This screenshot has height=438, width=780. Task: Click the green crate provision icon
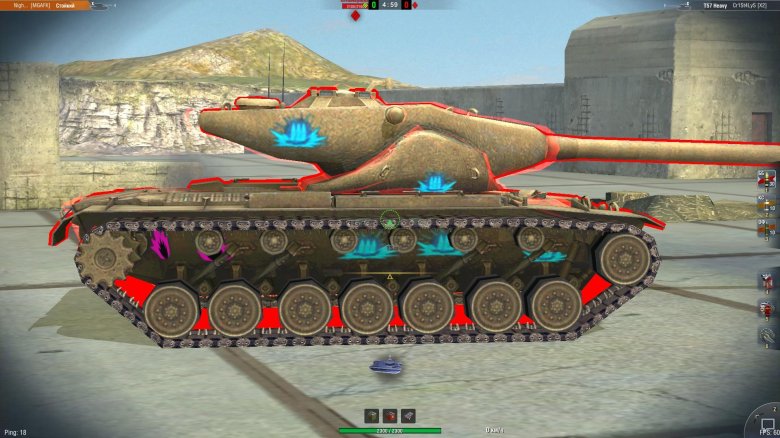click(372, 416)
